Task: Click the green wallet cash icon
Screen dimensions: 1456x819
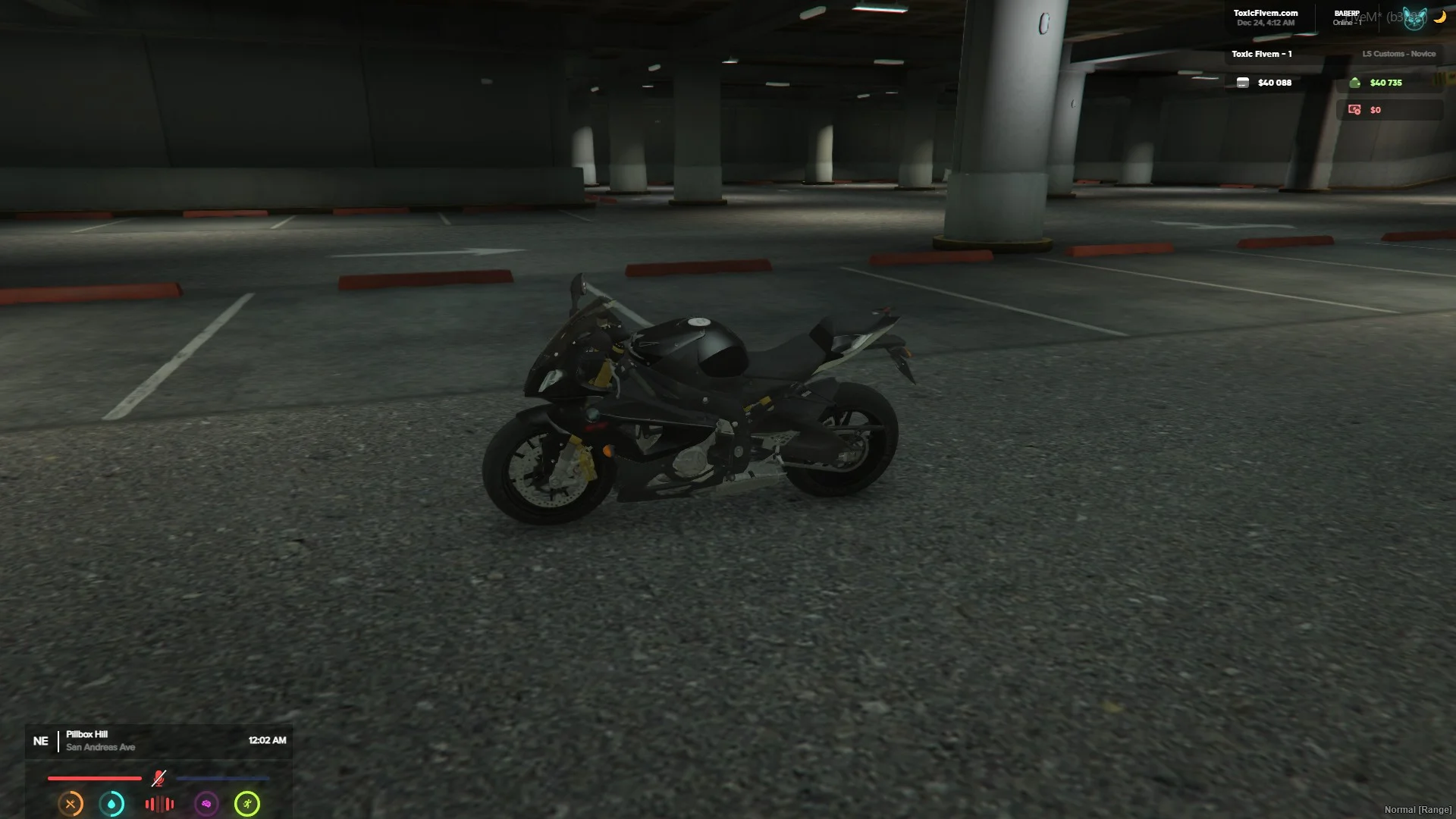Action: click(1355, 83)
